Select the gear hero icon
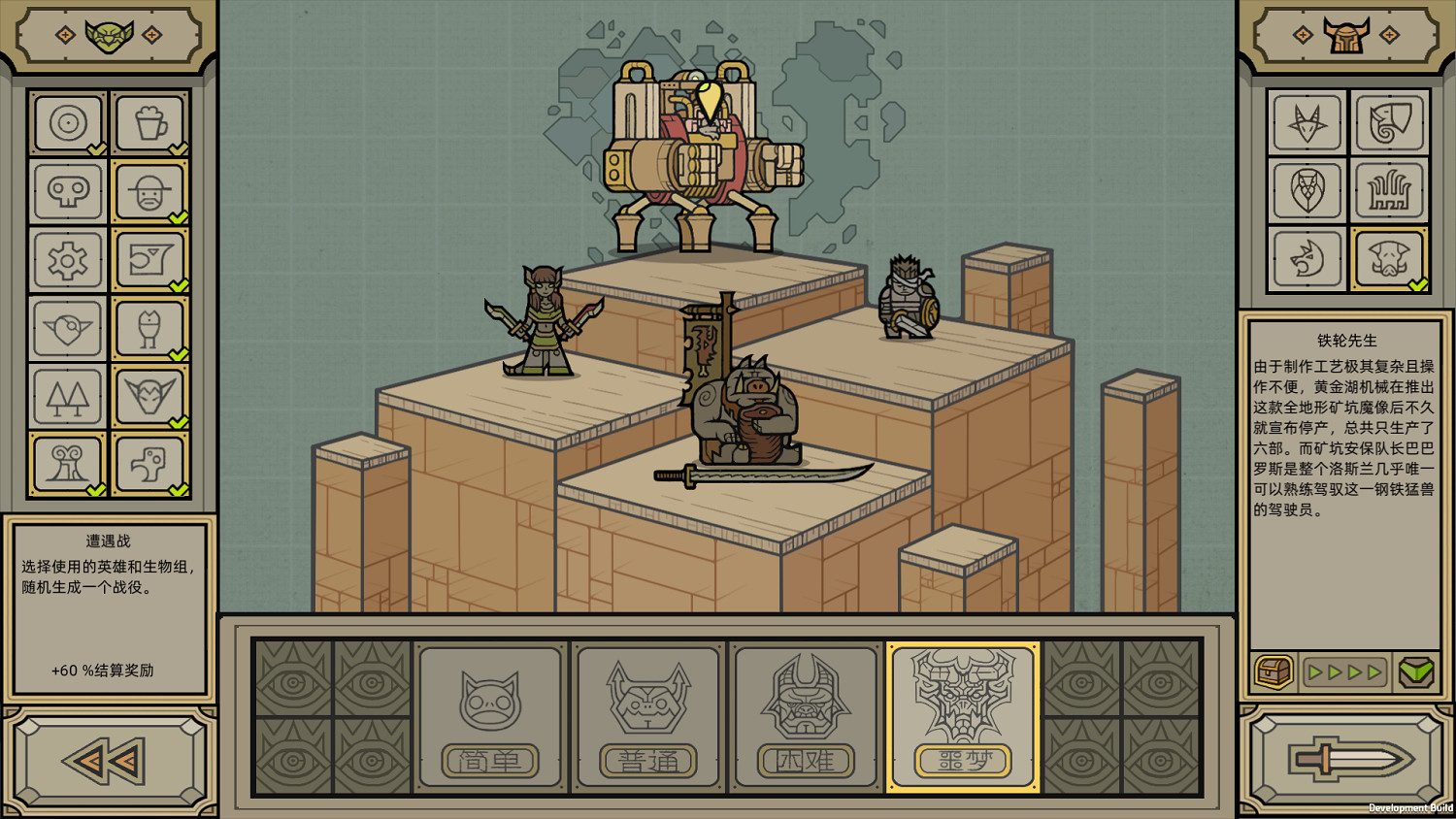The width and height of the screenshot is (1456, 819). click(x=67, y=260)
